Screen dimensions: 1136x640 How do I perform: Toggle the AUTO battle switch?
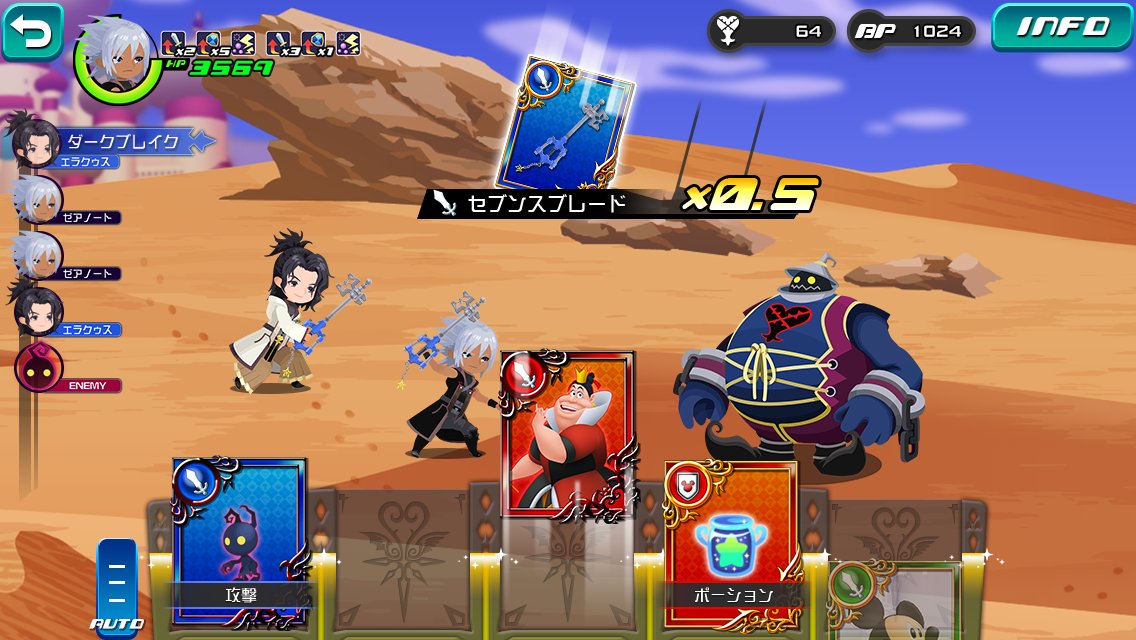(116, 582)
